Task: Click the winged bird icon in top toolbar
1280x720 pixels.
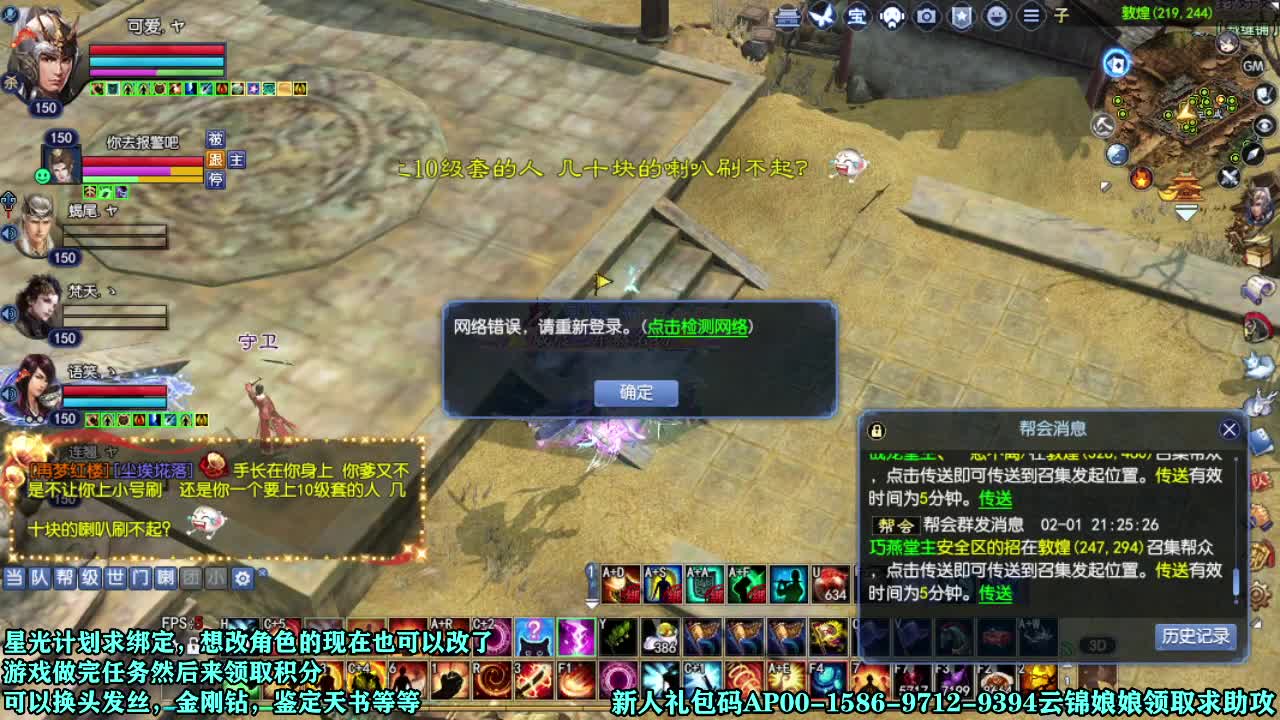Action: tap(821, 14)
